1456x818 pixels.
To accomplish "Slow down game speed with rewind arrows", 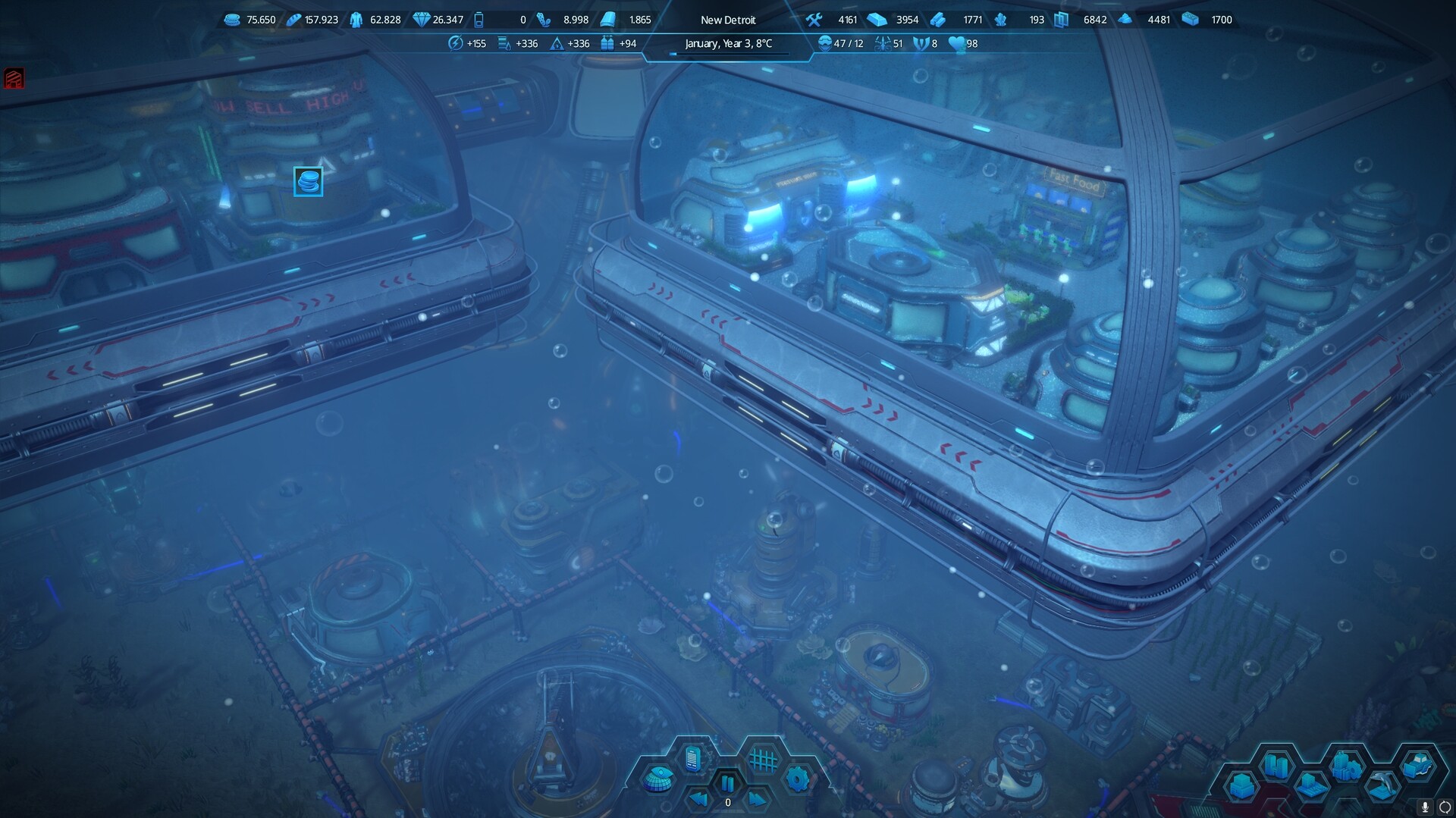I will pos(699,799).
